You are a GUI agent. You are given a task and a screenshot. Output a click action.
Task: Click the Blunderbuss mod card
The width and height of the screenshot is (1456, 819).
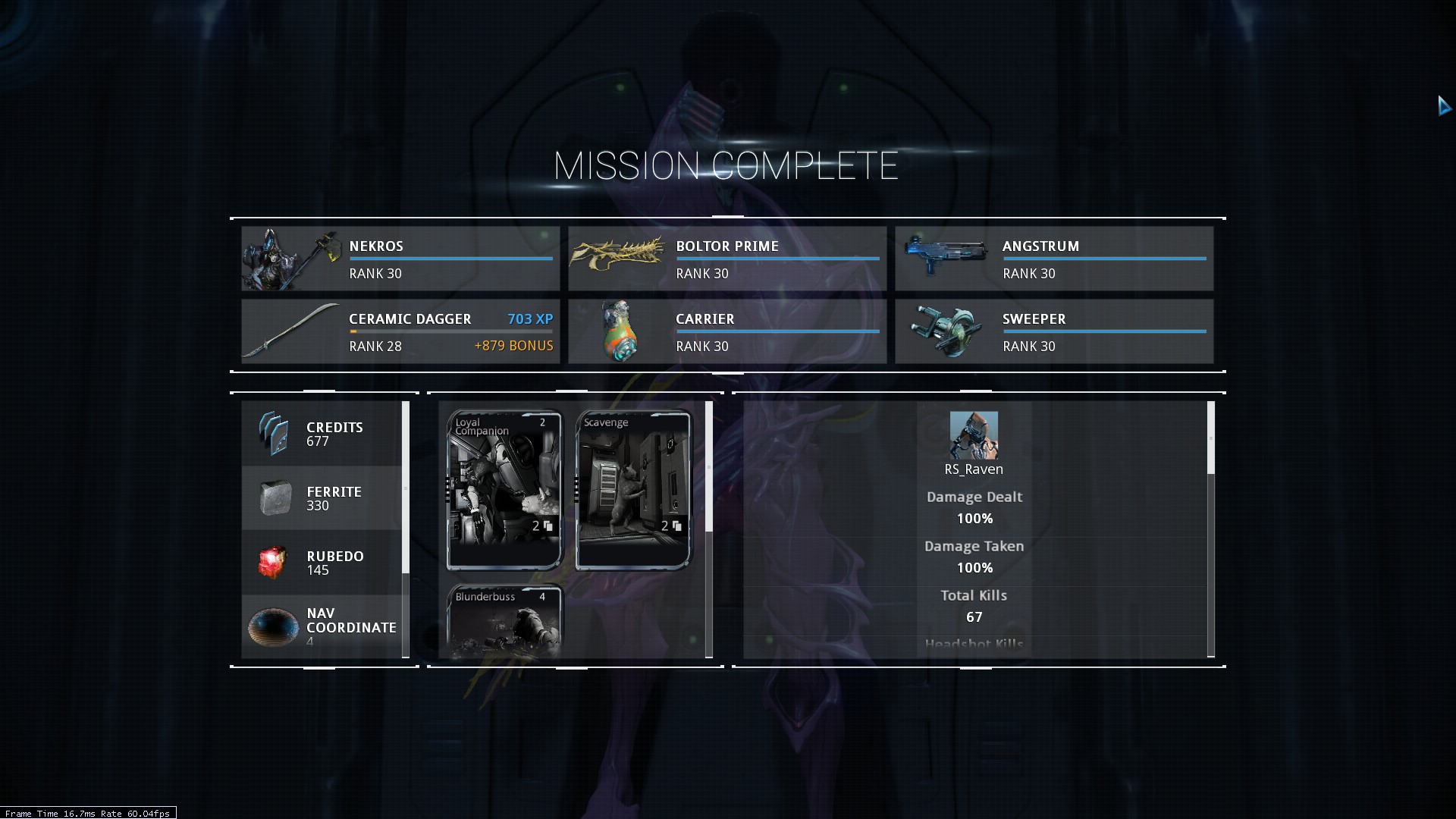pyautogui.click(x=504, y=620)
